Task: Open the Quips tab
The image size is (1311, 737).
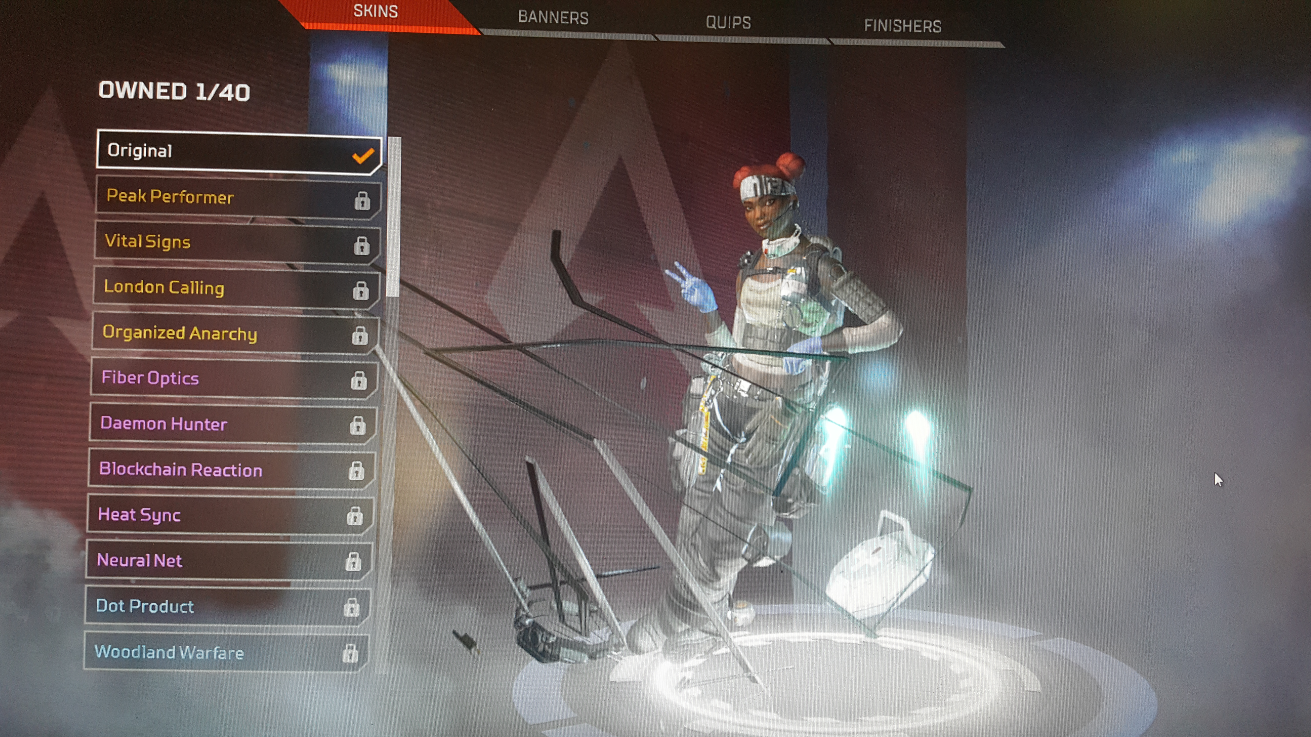Action: tap(727, 22)
